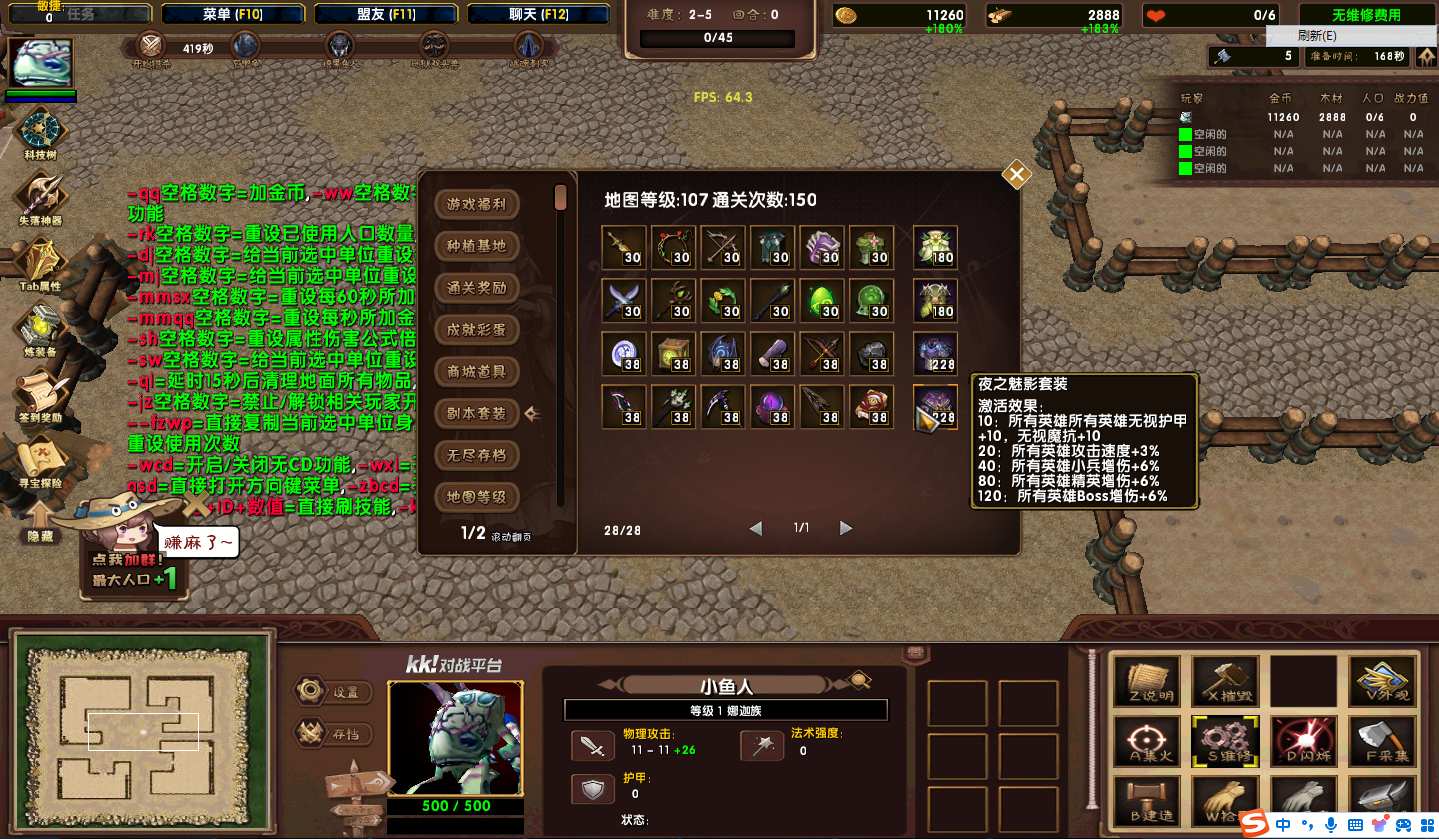Choose the 无尽存档 category
Screen dimensions: 1439x839
tap(477, 455)
